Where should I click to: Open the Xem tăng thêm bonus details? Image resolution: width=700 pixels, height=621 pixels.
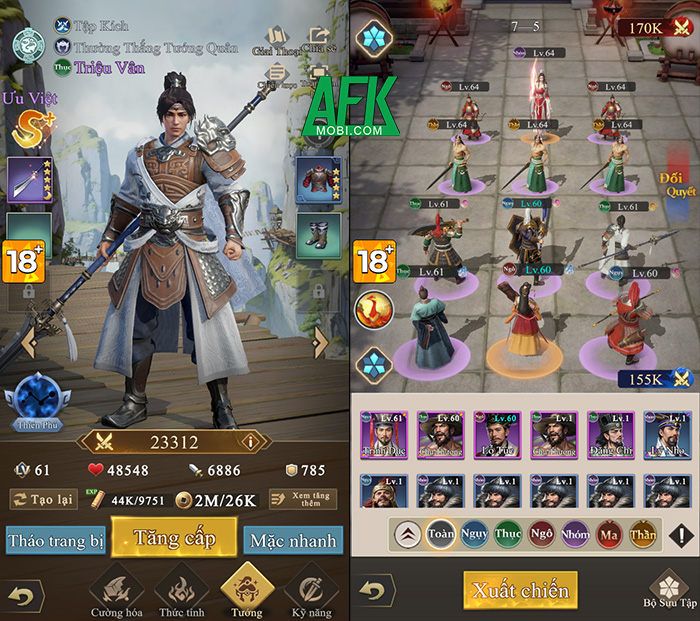(x=303, y=499)
